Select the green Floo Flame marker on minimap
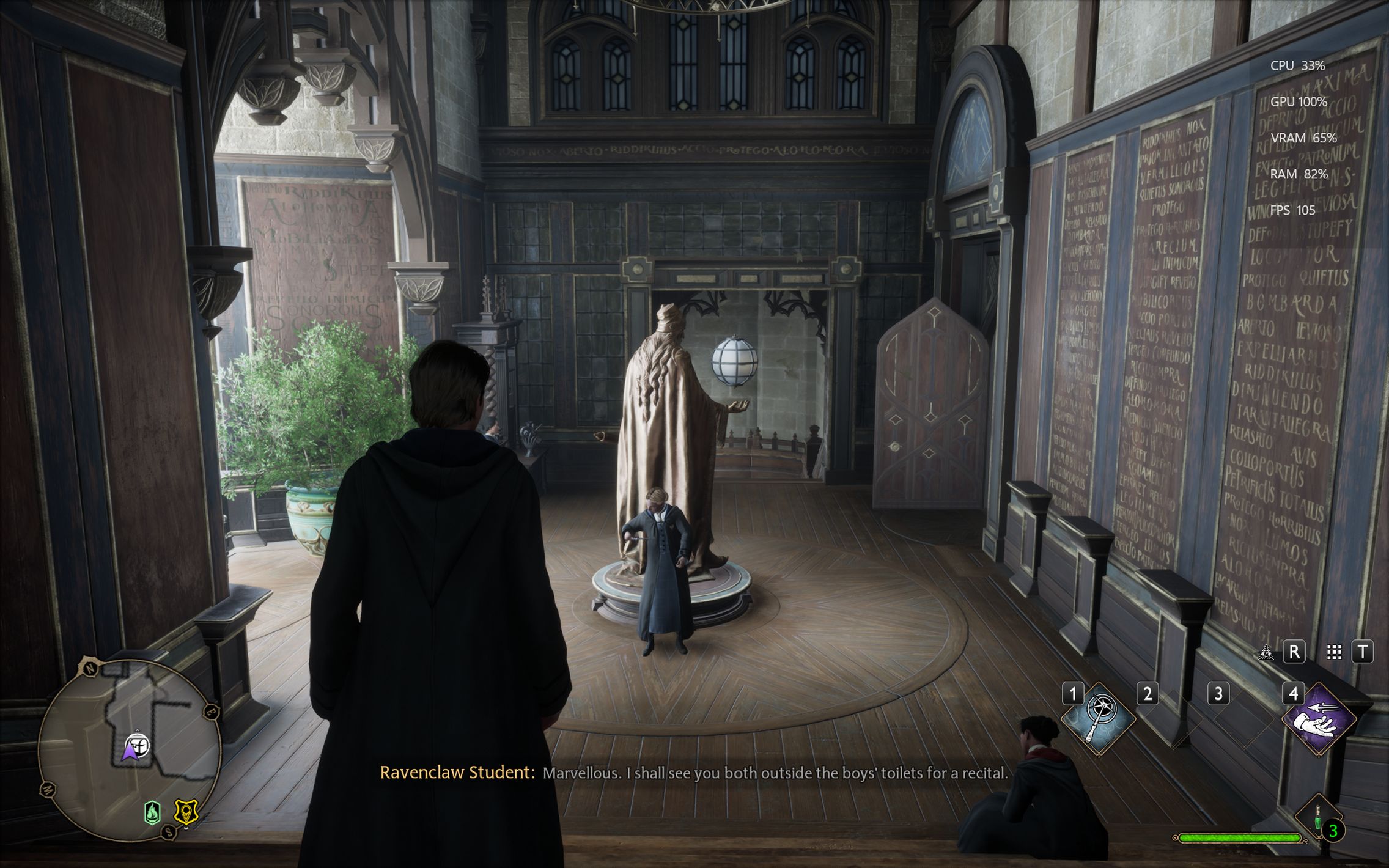The image size is (1389, 868). click(152, 812)
